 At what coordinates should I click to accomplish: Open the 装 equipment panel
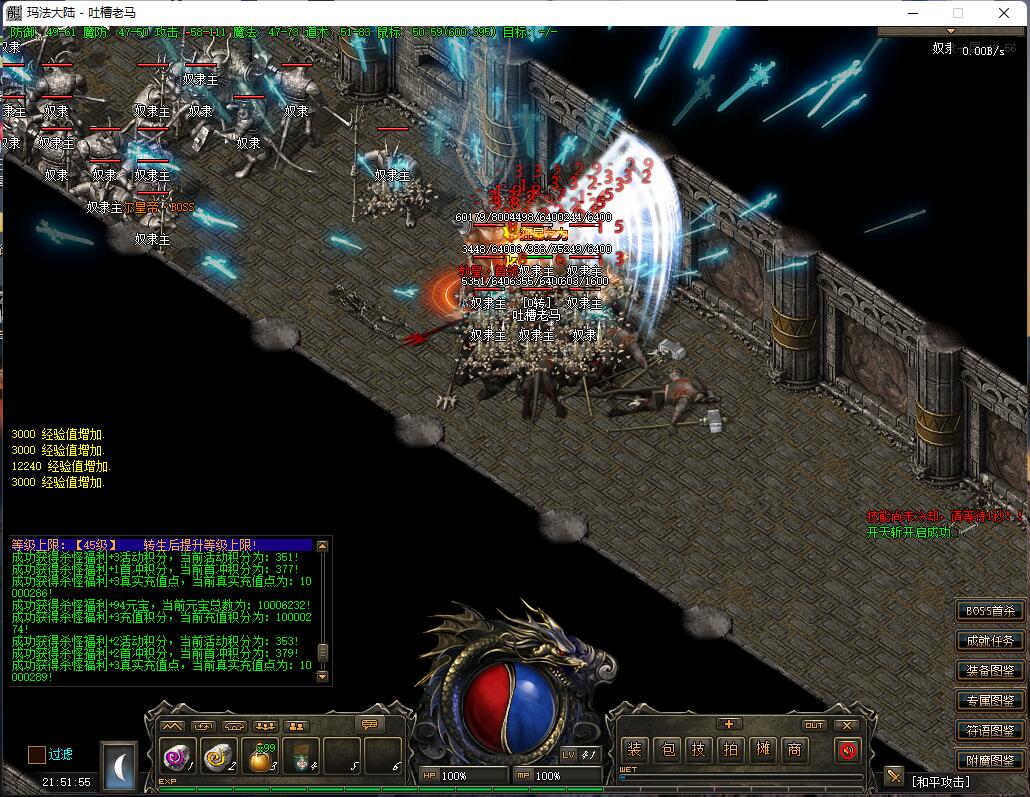[x=634, y=750]
